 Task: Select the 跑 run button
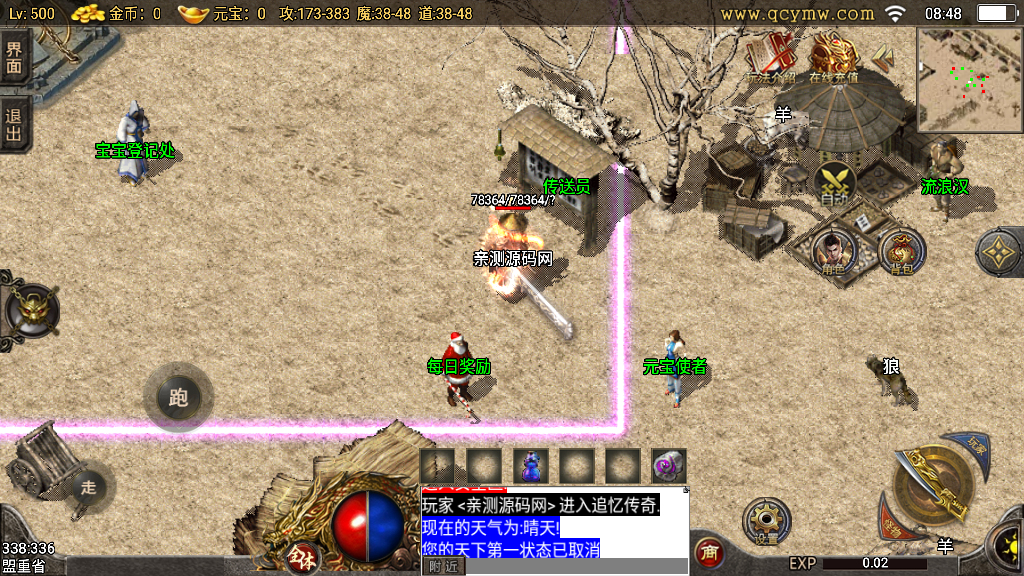pyautogui.click(x=178, y=398)
